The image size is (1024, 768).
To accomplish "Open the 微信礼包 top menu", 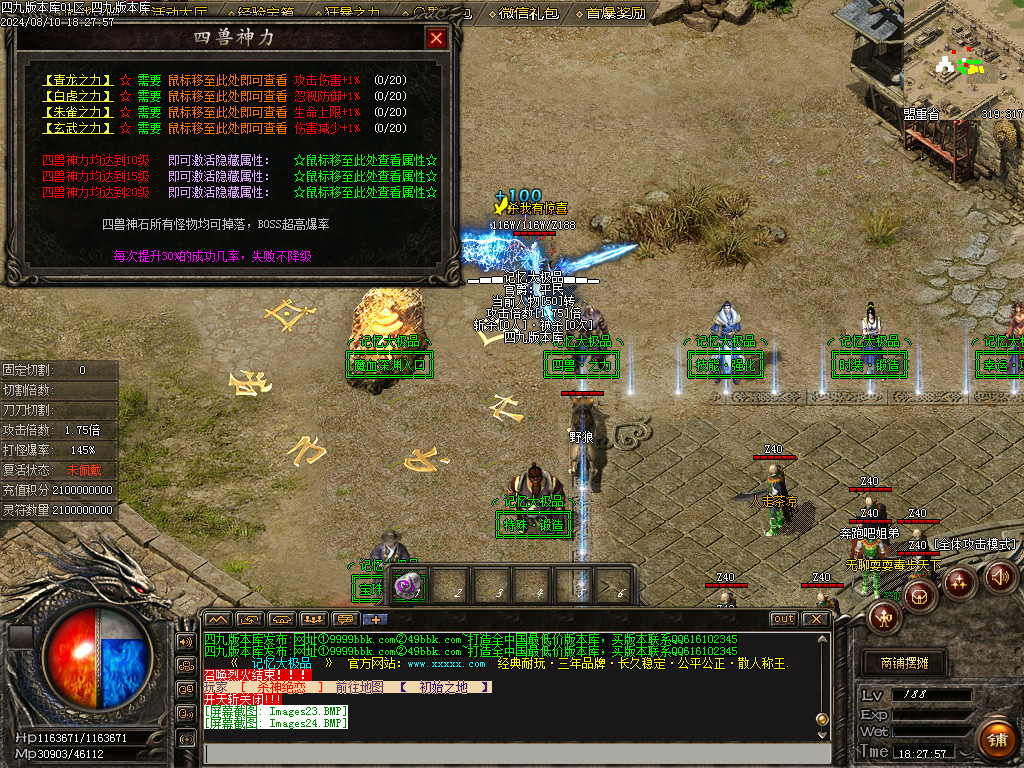I will (x=531, y=13).
